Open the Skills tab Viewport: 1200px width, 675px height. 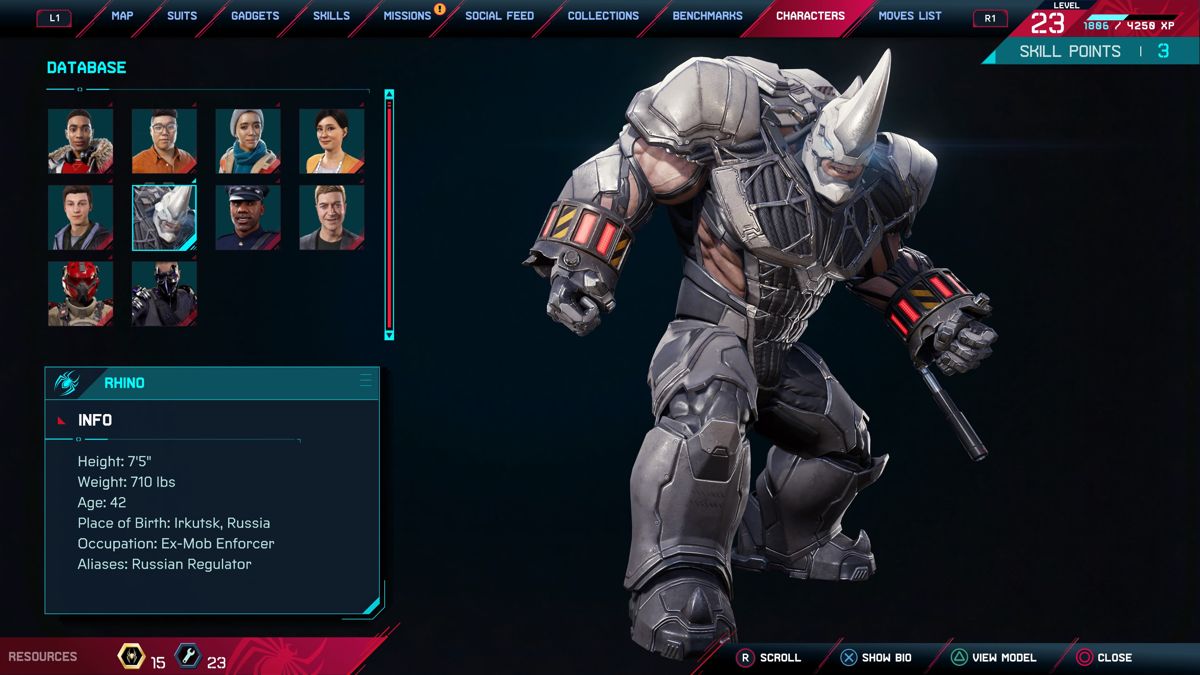click(x=331, y=16)
